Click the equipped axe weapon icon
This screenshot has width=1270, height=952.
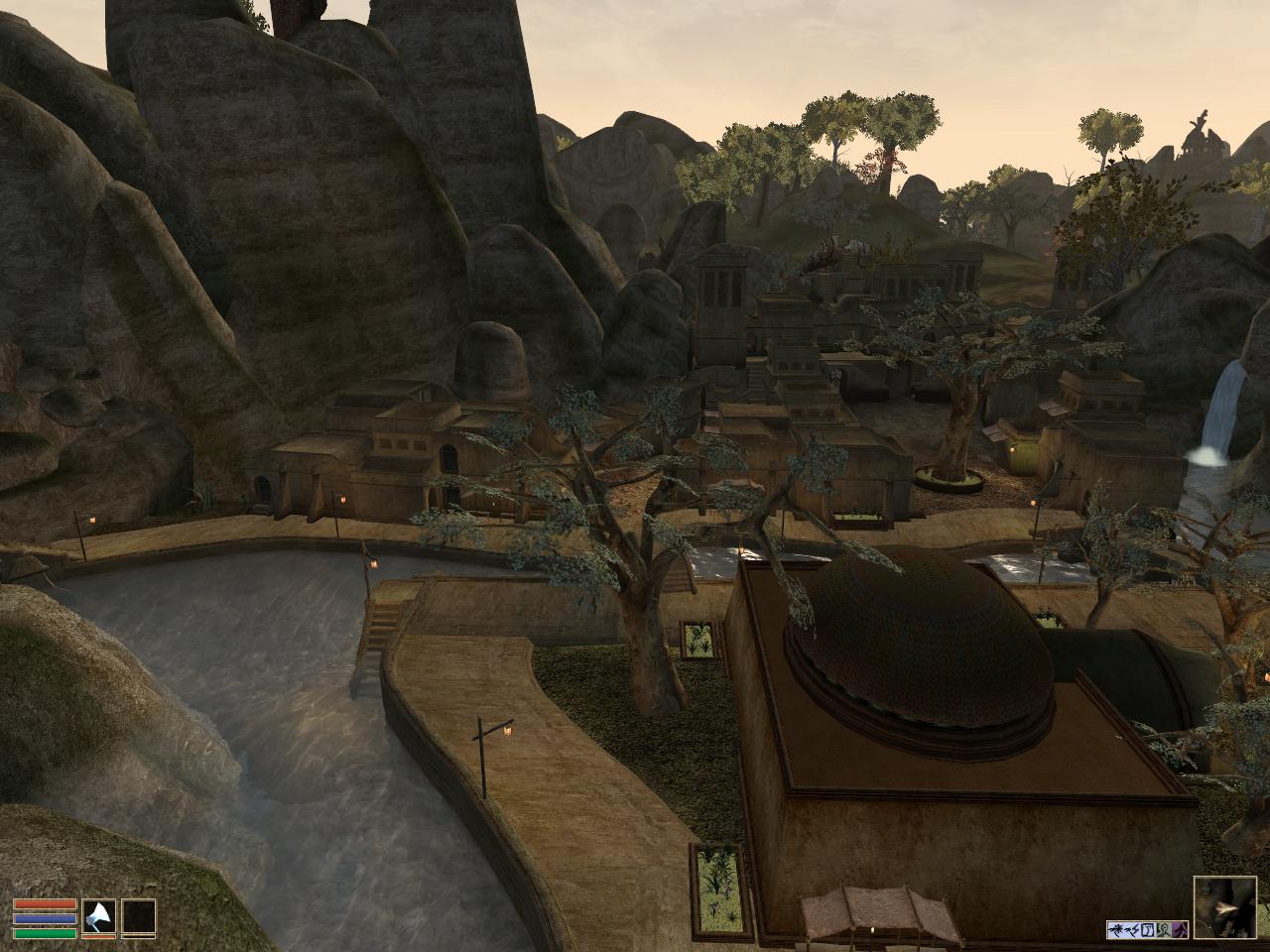pyautogui.click(x=99, y=916)
